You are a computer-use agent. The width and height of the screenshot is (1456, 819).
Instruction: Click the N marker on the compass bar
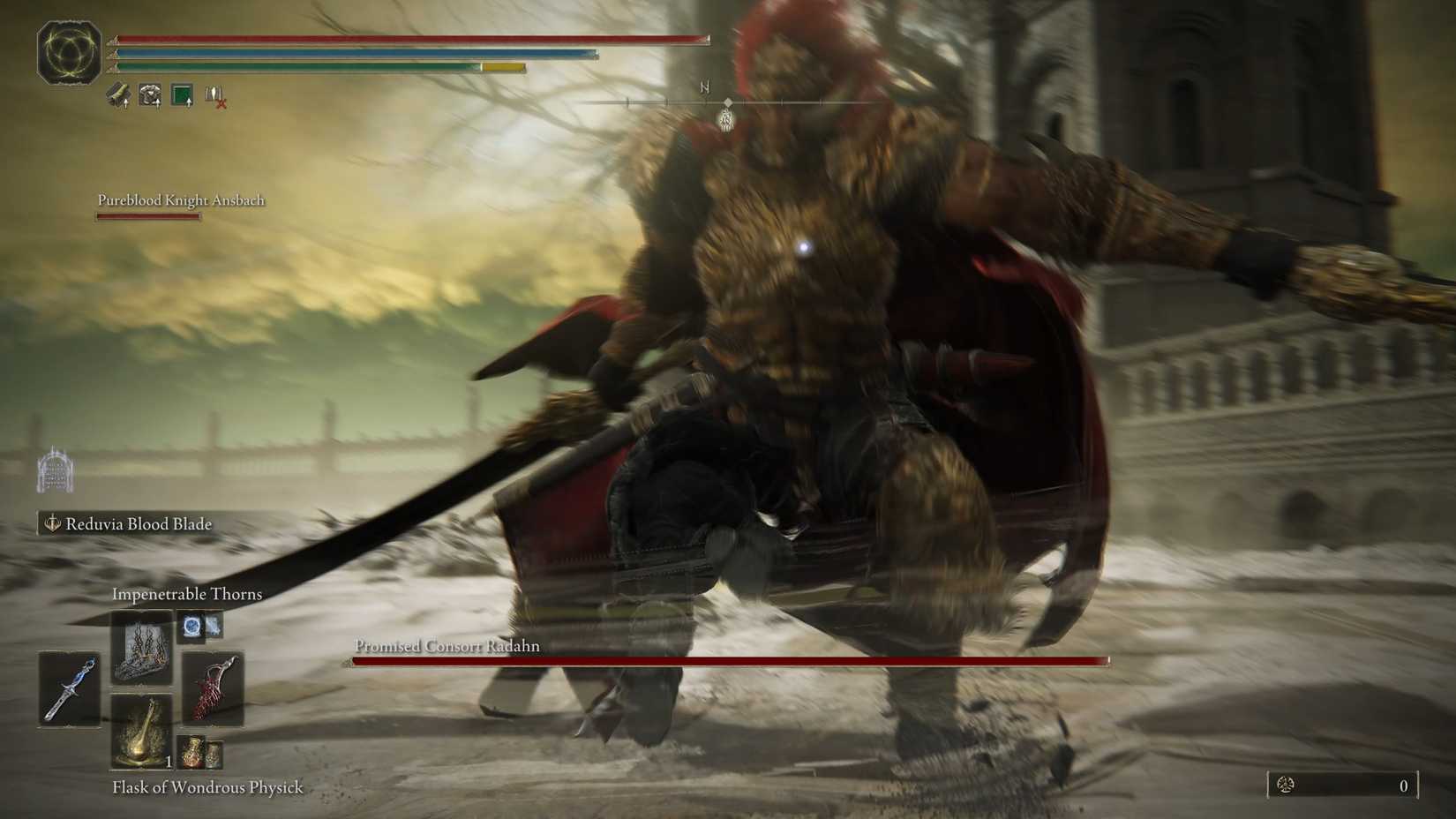pos(703,88)
